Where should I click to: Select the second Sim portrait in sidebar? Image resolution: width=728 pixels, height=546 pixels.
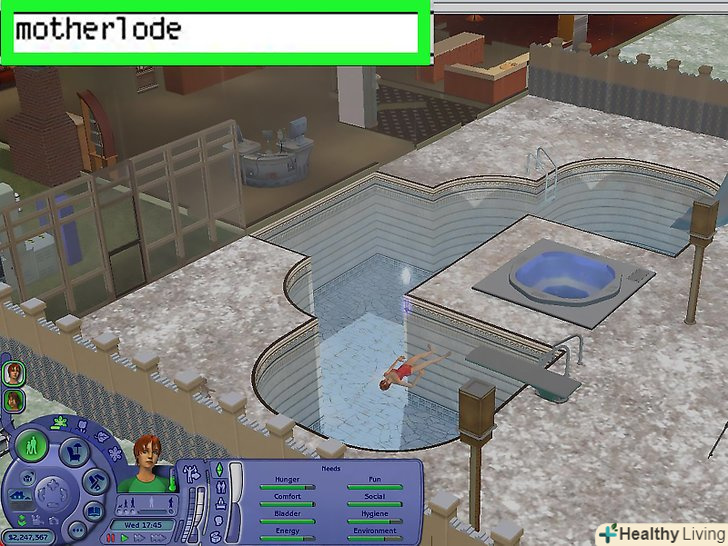[15, 400]
